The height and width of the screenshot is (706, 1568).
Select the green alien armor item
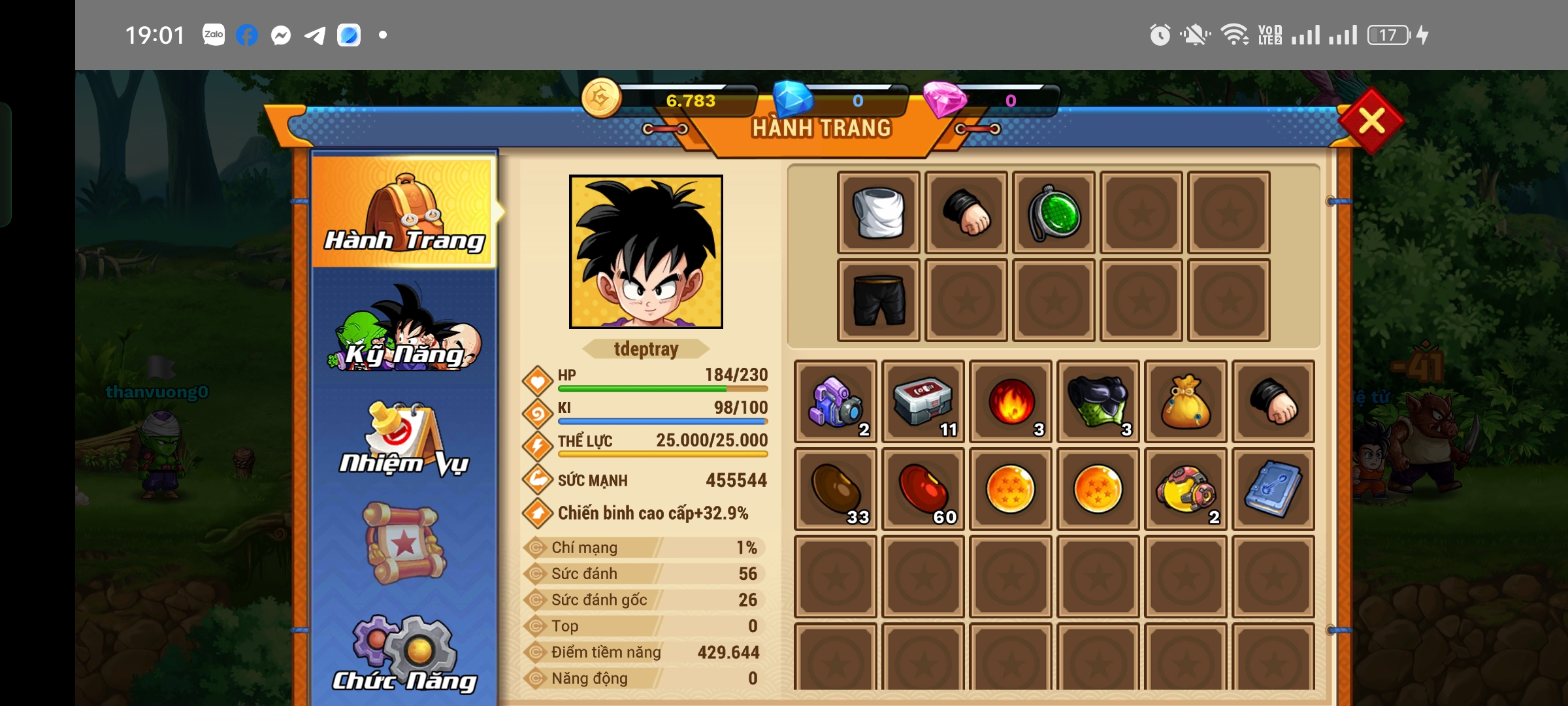click(x=1098, y=402)
